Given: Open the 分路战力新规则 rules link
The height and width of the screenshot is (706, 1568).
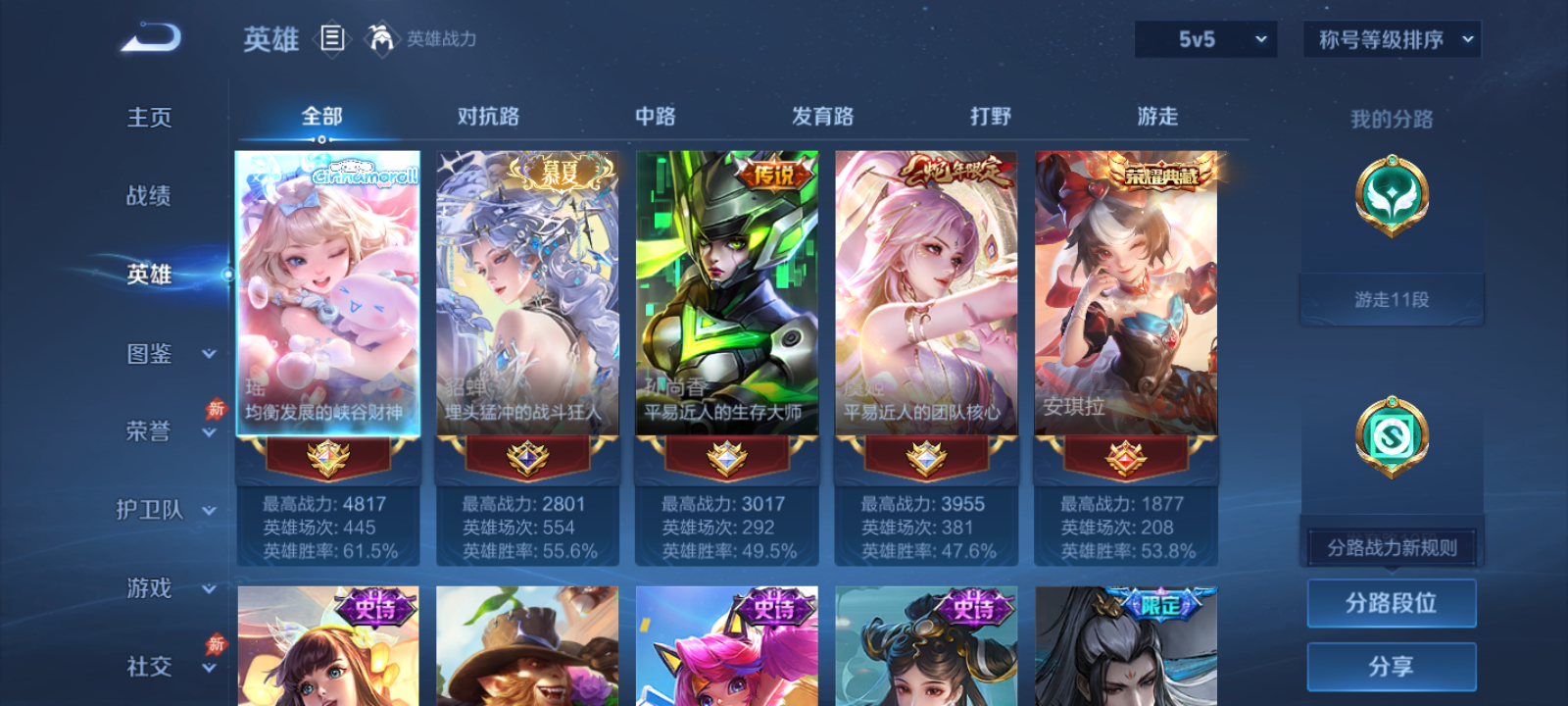Looking at the screenshot, I should pos(1392,547).
